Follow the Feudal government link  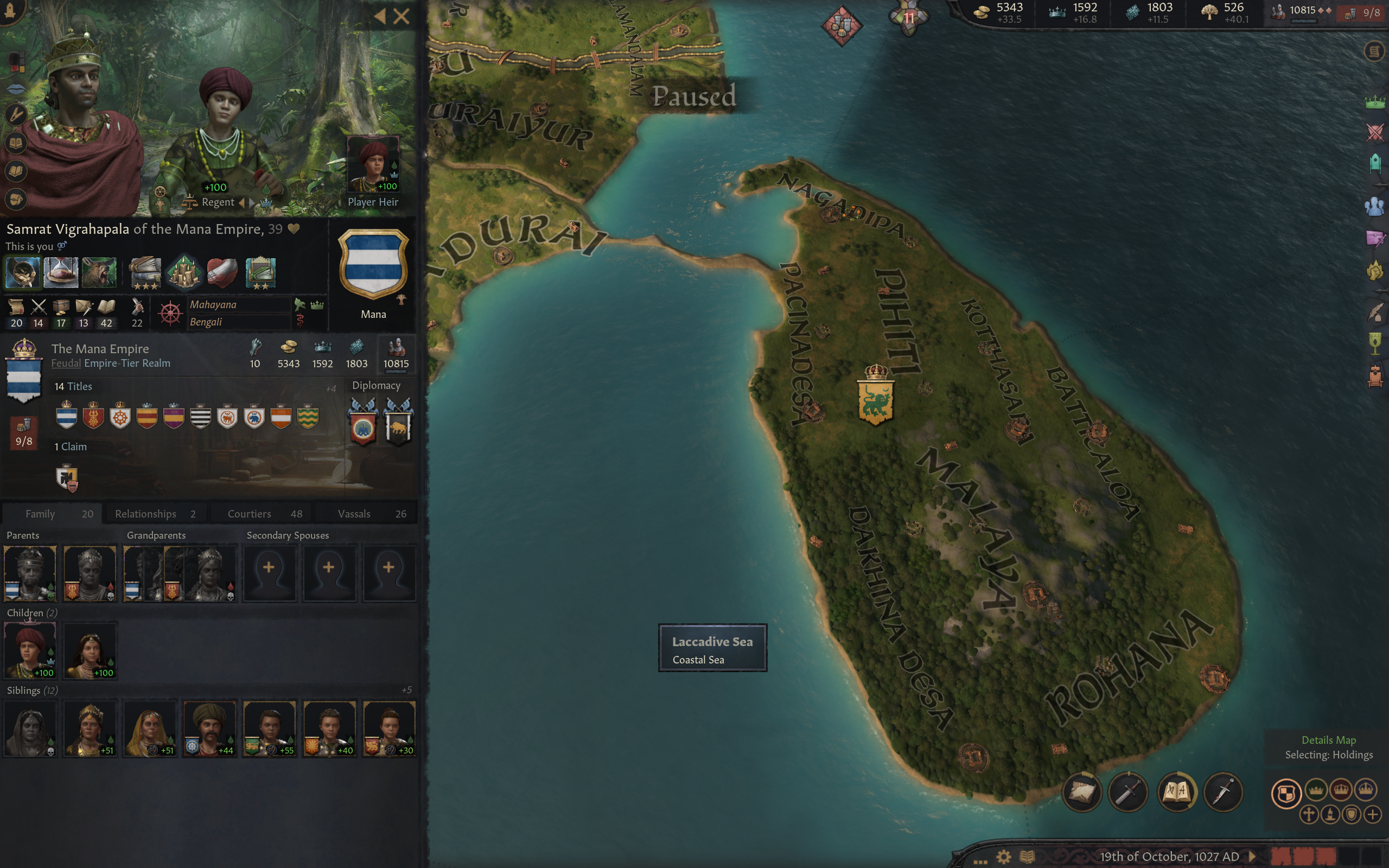click(66, 363)
